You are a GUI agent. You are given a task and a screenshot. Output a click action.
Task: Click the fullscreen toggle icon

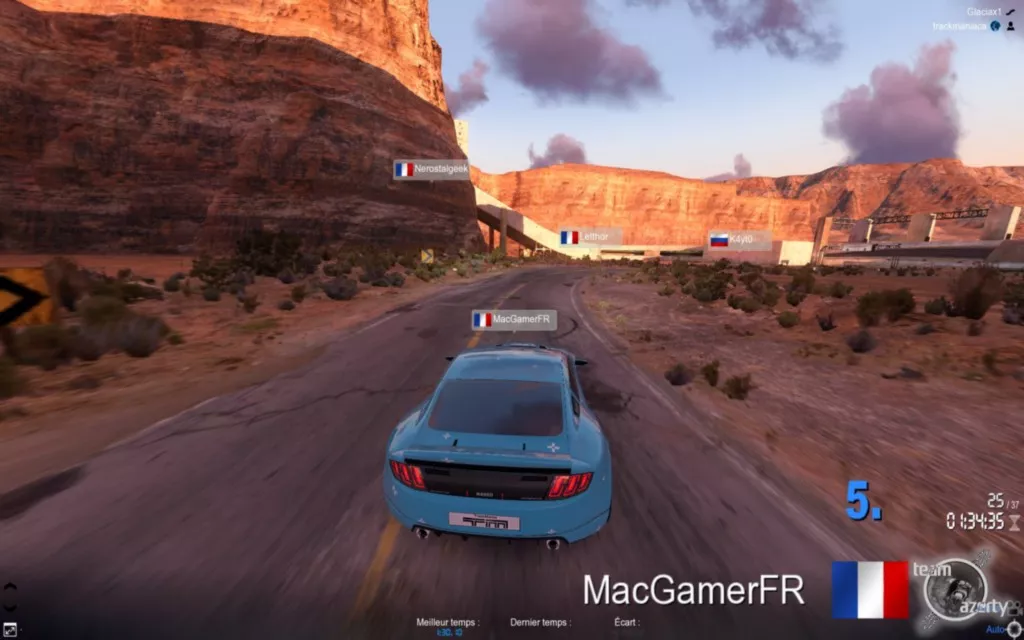coord(9,630)
